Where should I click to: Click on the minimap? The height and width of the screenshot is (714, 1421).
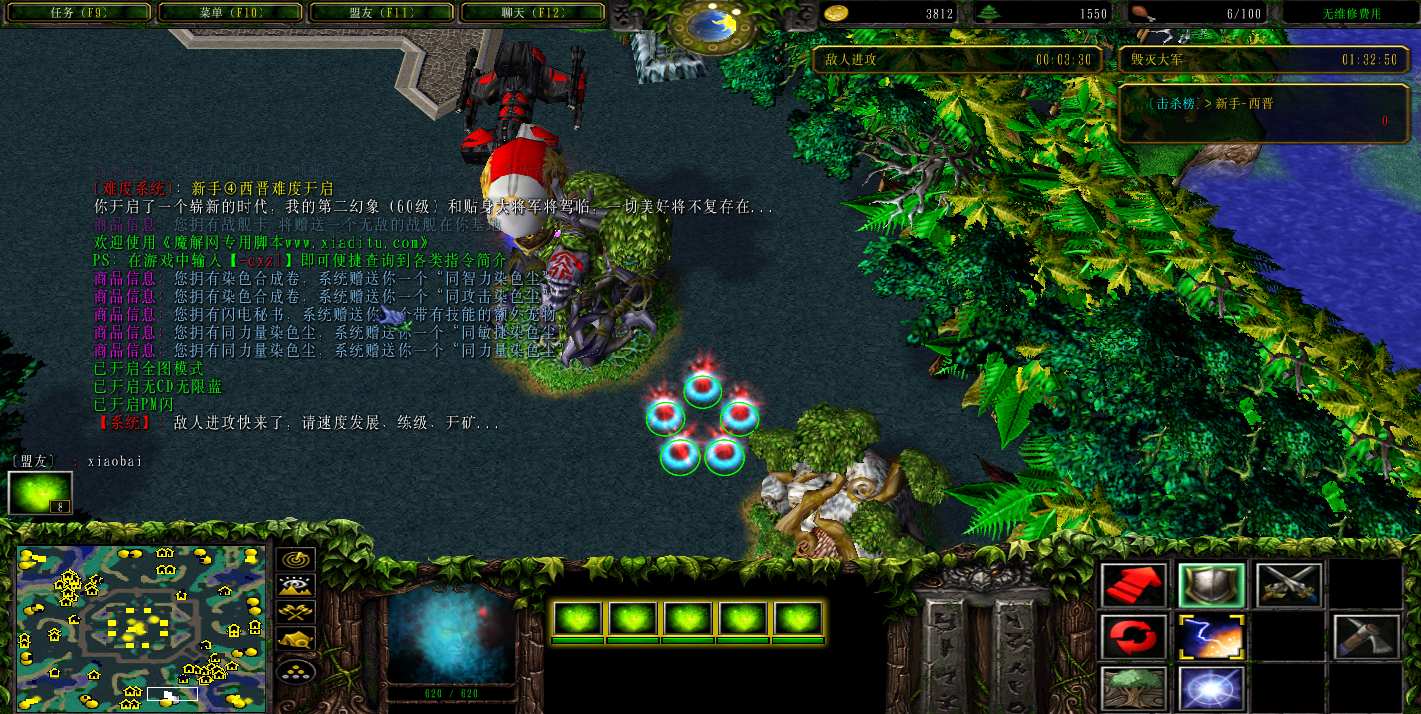141,628
